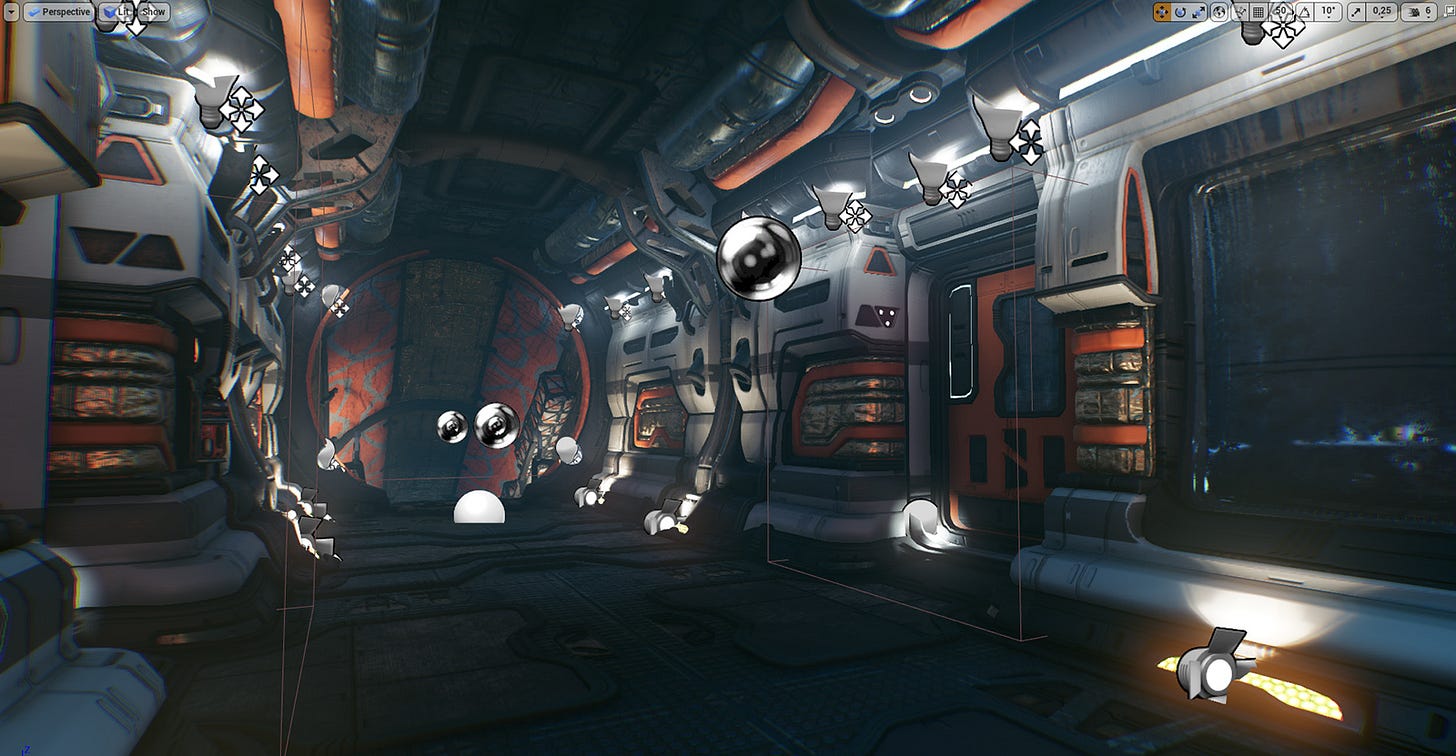Open the Perspective view mode menu
Screen dimensions: 1456x756
coord(60,12)
